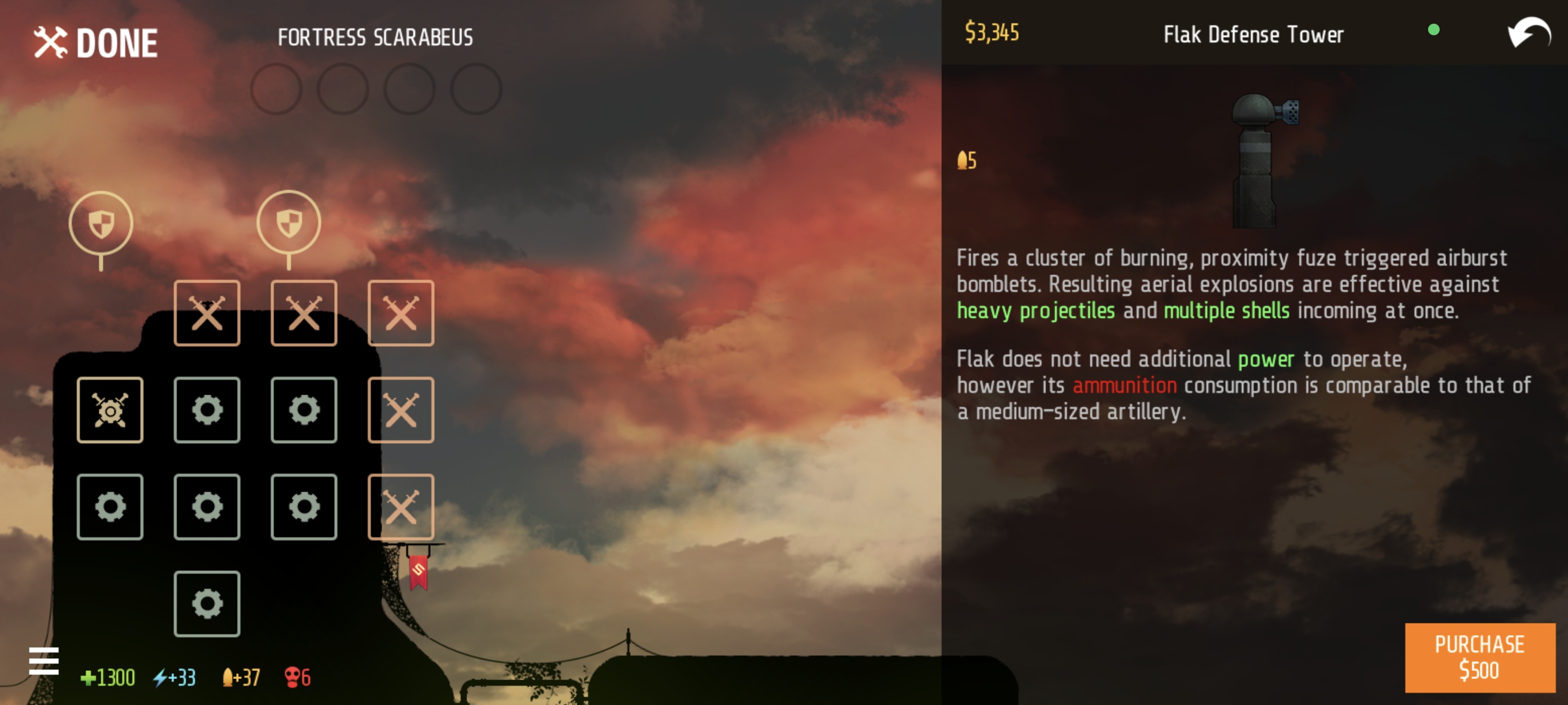The image size is (1568, 705).
Task: Click the bullet ammo icon showing 5
Action: pos(967,160)
